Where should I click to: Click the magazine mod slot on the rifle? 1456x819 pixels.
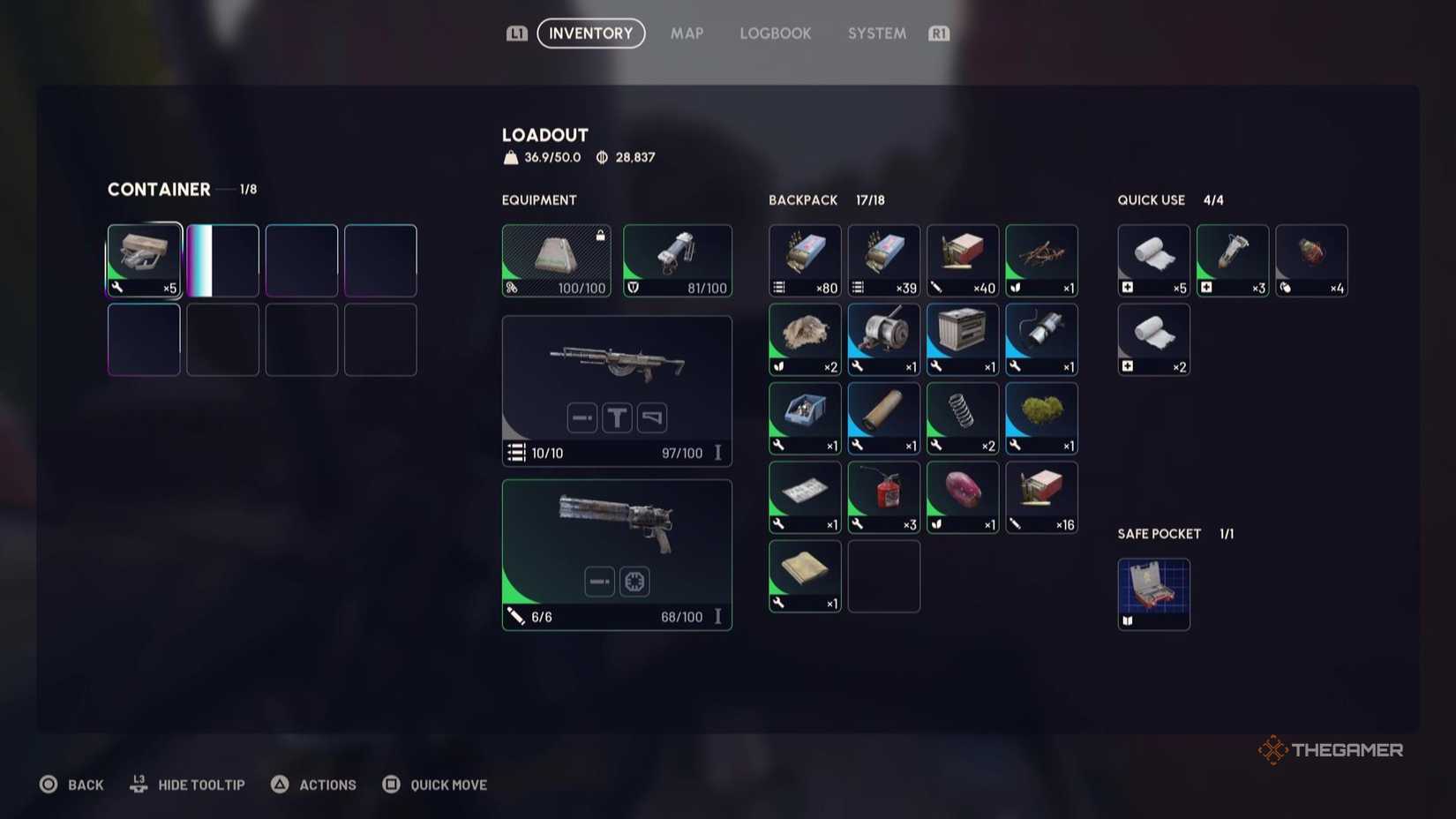(x=582, y=417)
